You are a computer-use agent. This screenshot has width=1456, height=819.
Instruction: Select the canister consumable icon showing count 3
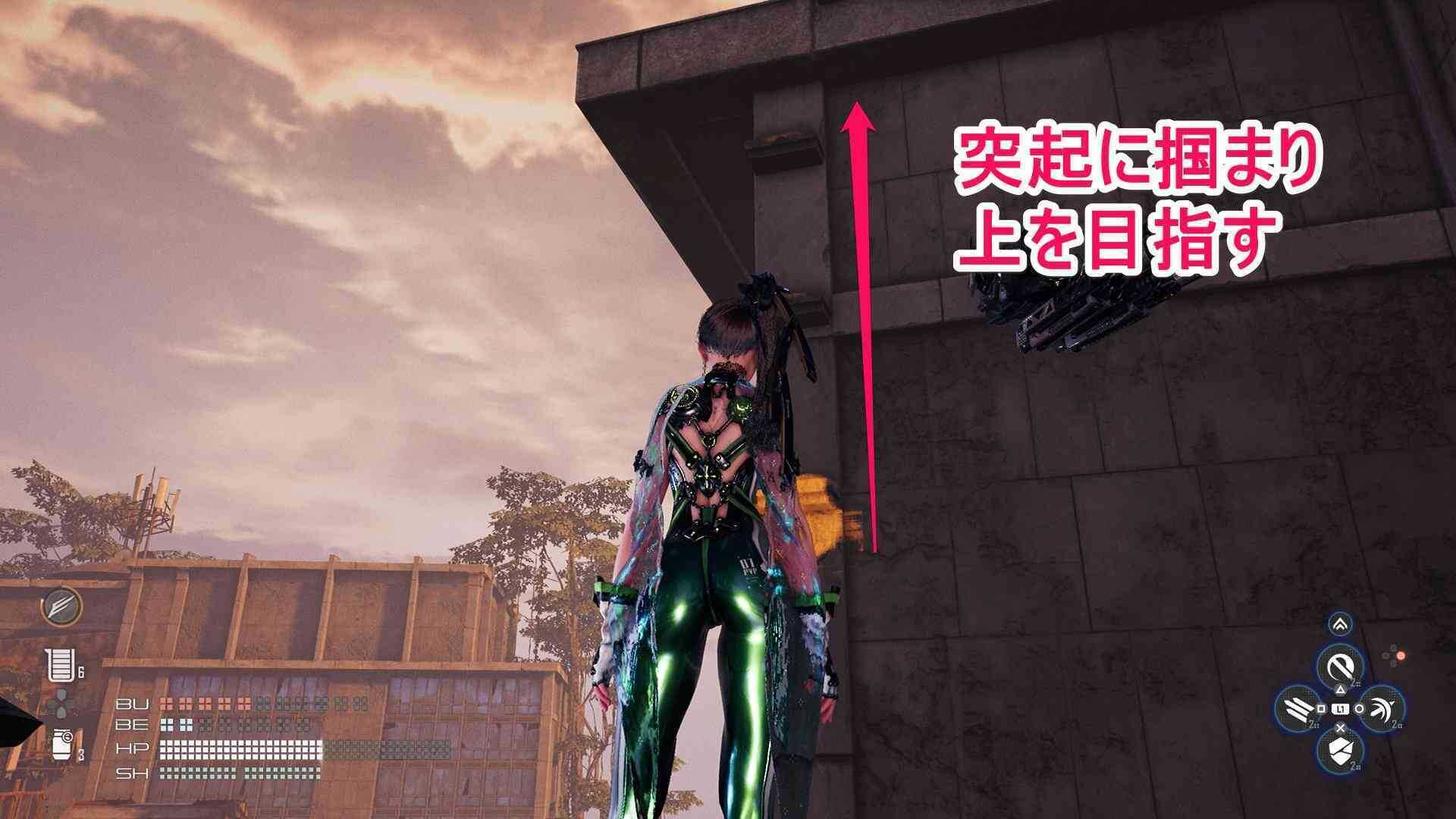tap(63, 745)
